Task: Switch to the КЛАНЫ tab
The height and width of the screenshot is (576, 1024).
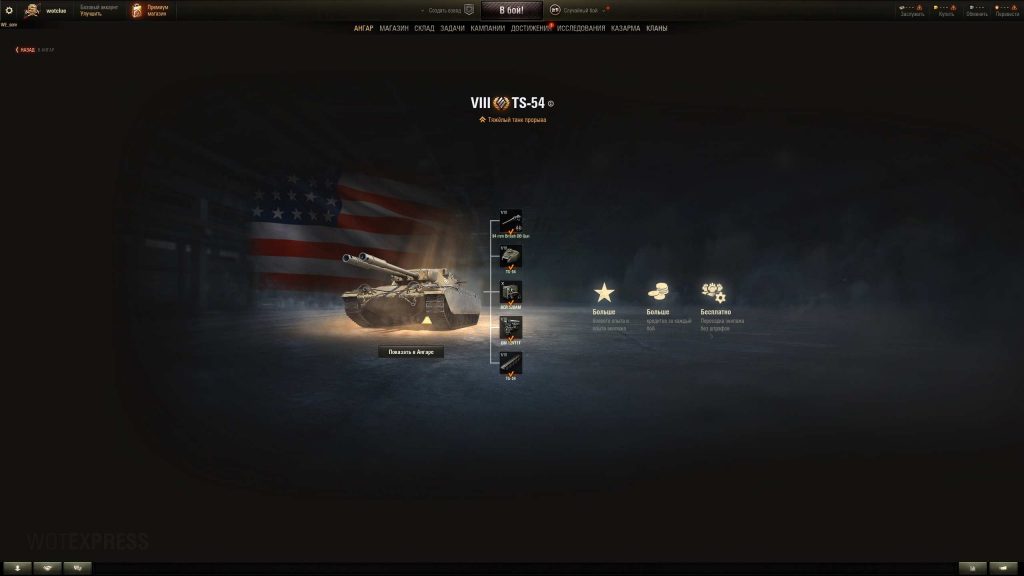Action: (657, 28)
